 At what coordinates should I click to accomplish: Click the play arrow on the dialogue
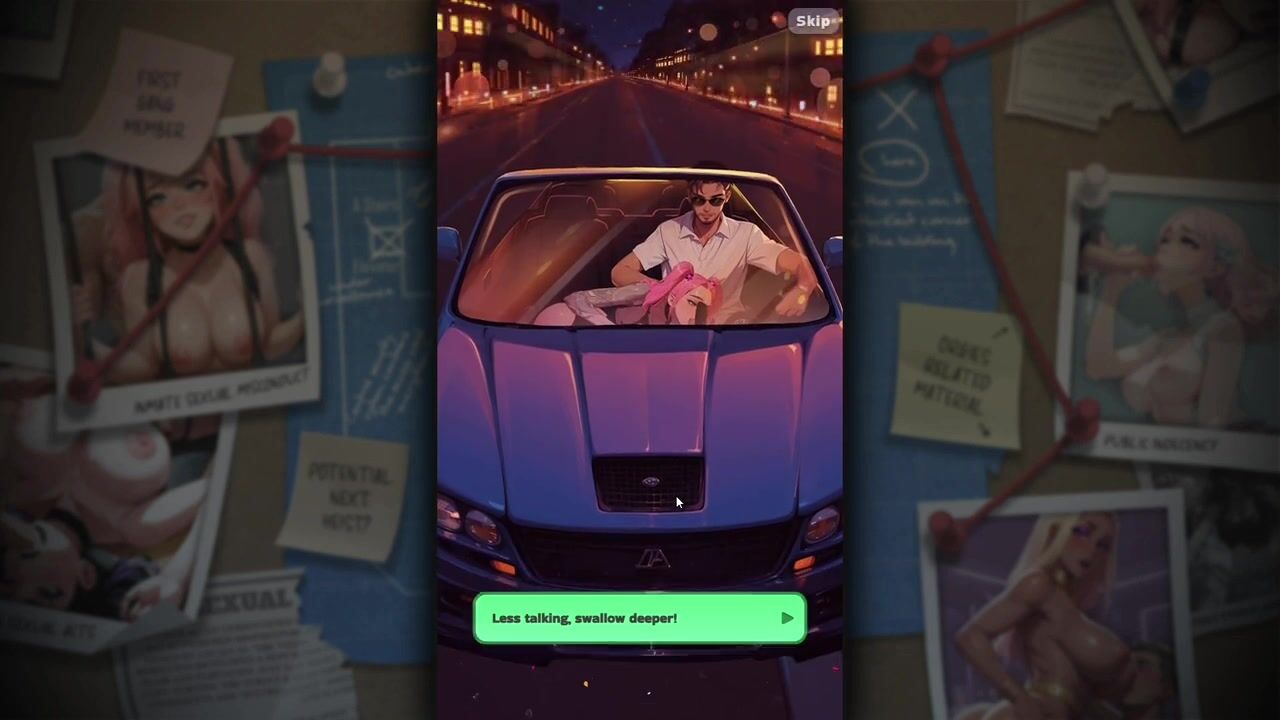(787, 618)
